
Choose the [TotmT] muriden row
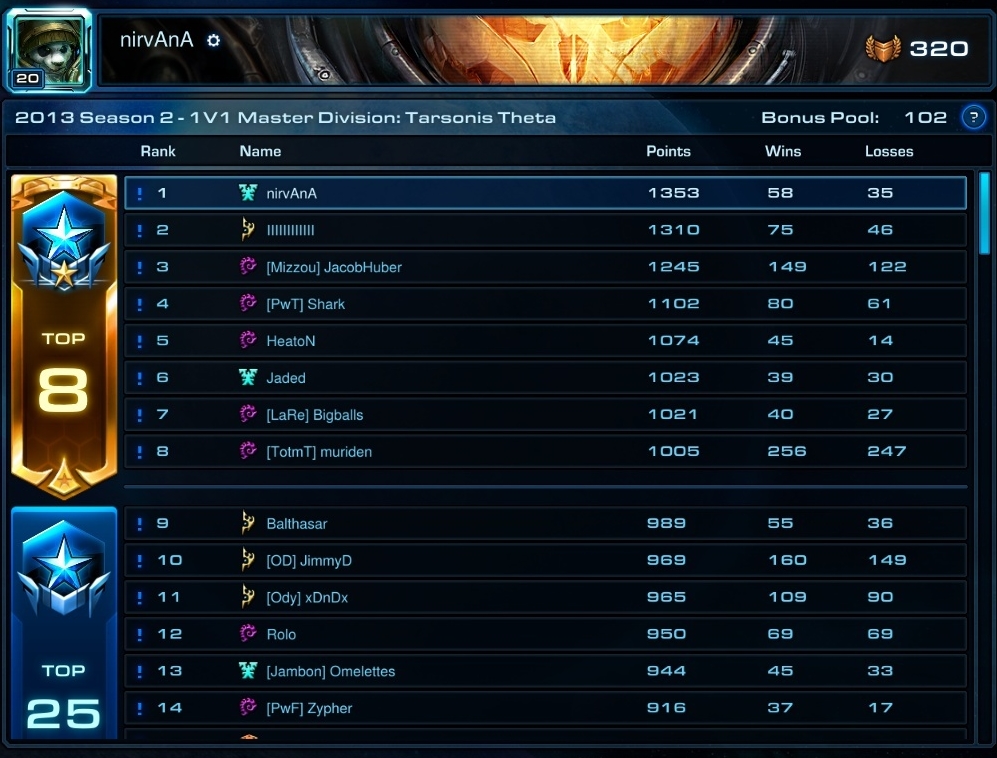(x=545, y=452)
